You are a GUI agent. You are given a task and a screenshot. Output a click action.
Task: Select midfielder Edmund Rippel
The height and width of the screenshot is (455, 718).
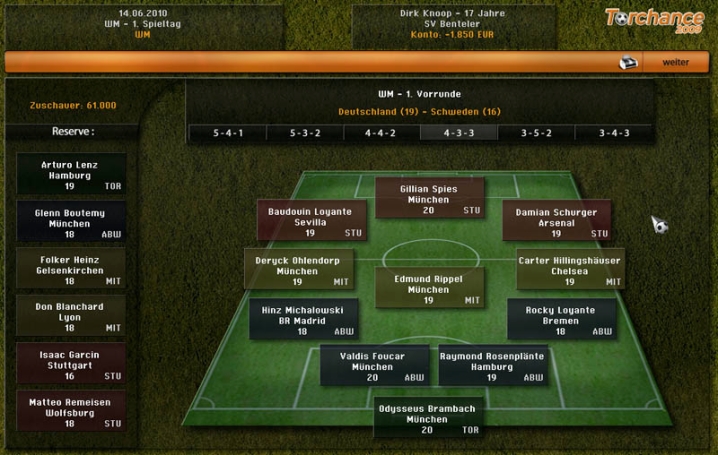[429, 288]
